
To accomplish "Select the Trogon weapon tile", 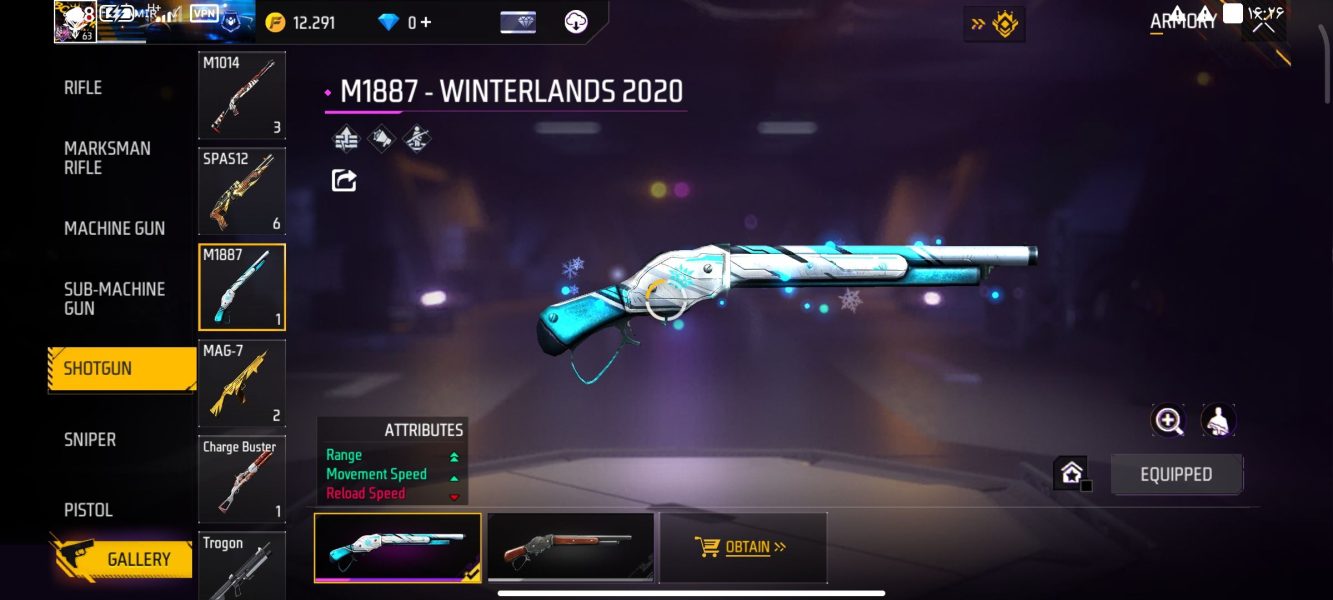I will pyautogui.click(x=242, y=565).
